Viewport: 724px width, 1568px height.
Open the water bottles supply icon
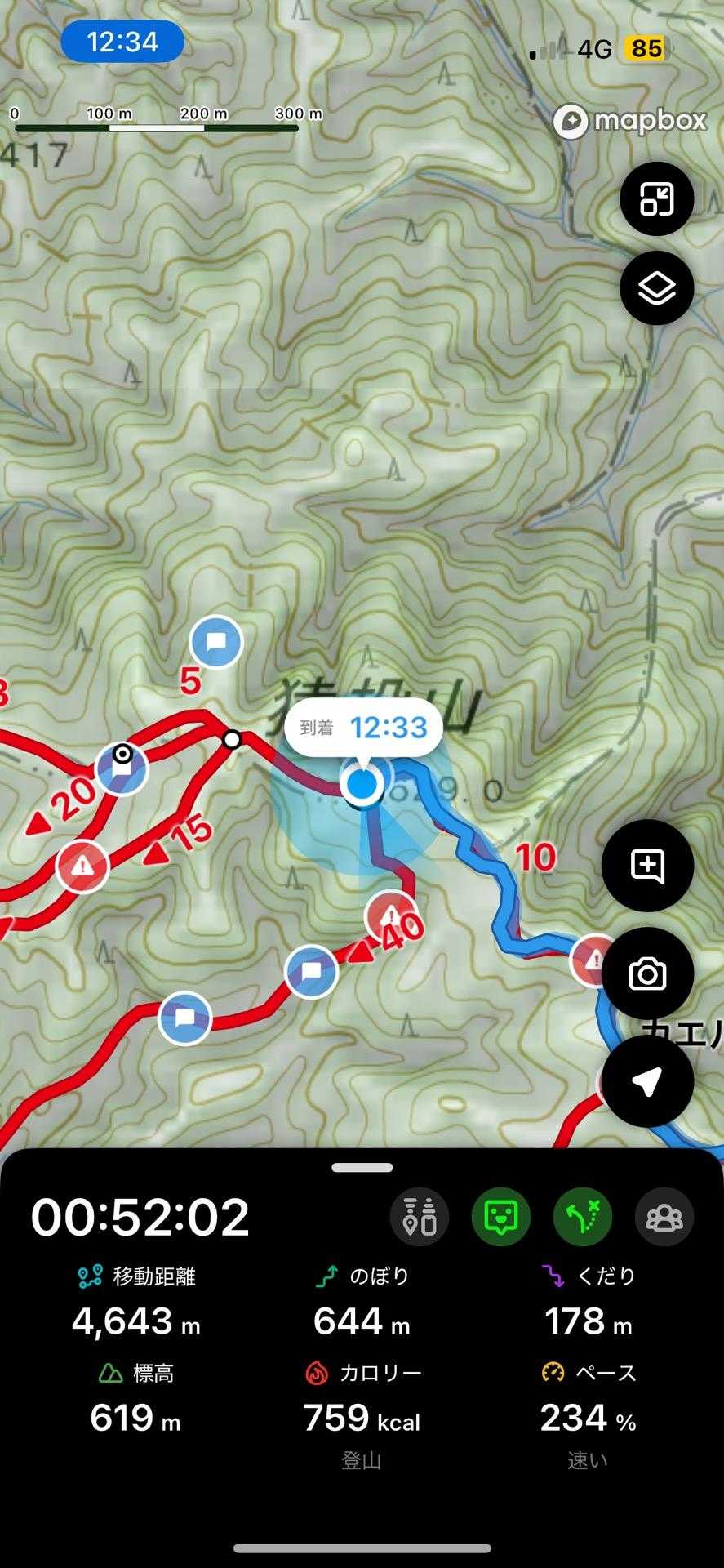420,1217
